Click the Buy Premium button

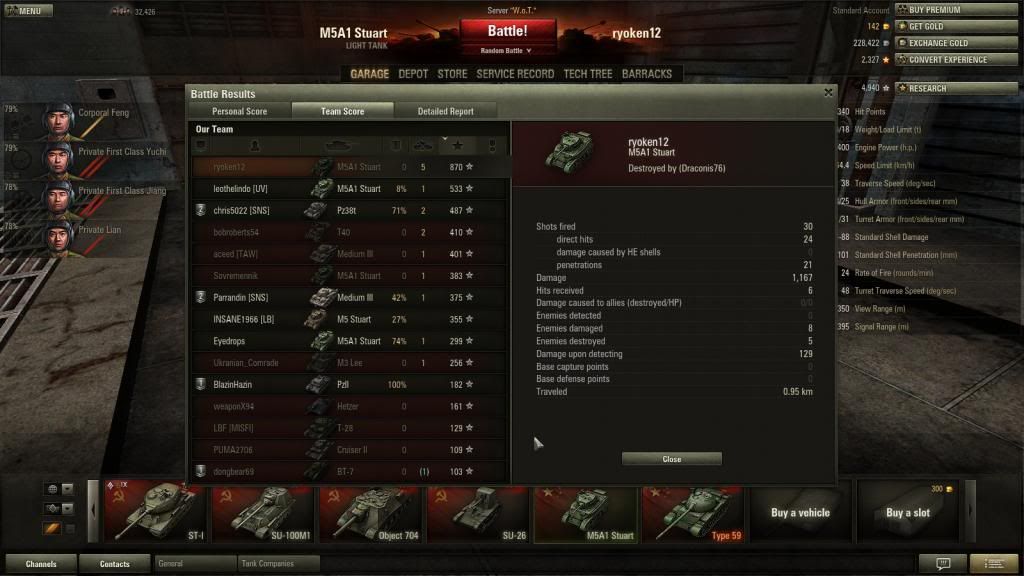(x=934, y=10)
